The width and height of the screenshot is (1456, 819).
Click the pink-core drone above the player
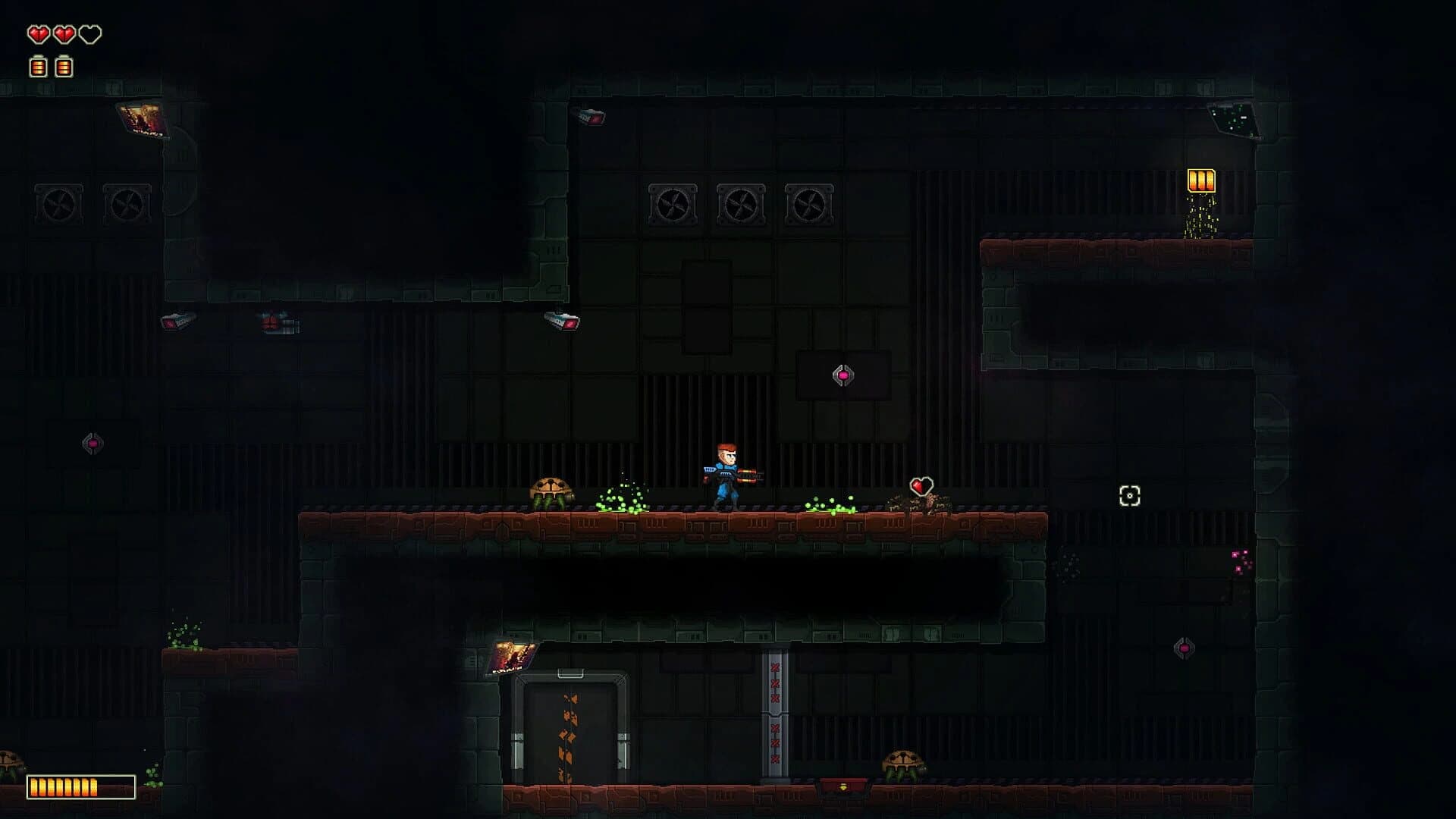pyautogui.click(x=843, y=374)
